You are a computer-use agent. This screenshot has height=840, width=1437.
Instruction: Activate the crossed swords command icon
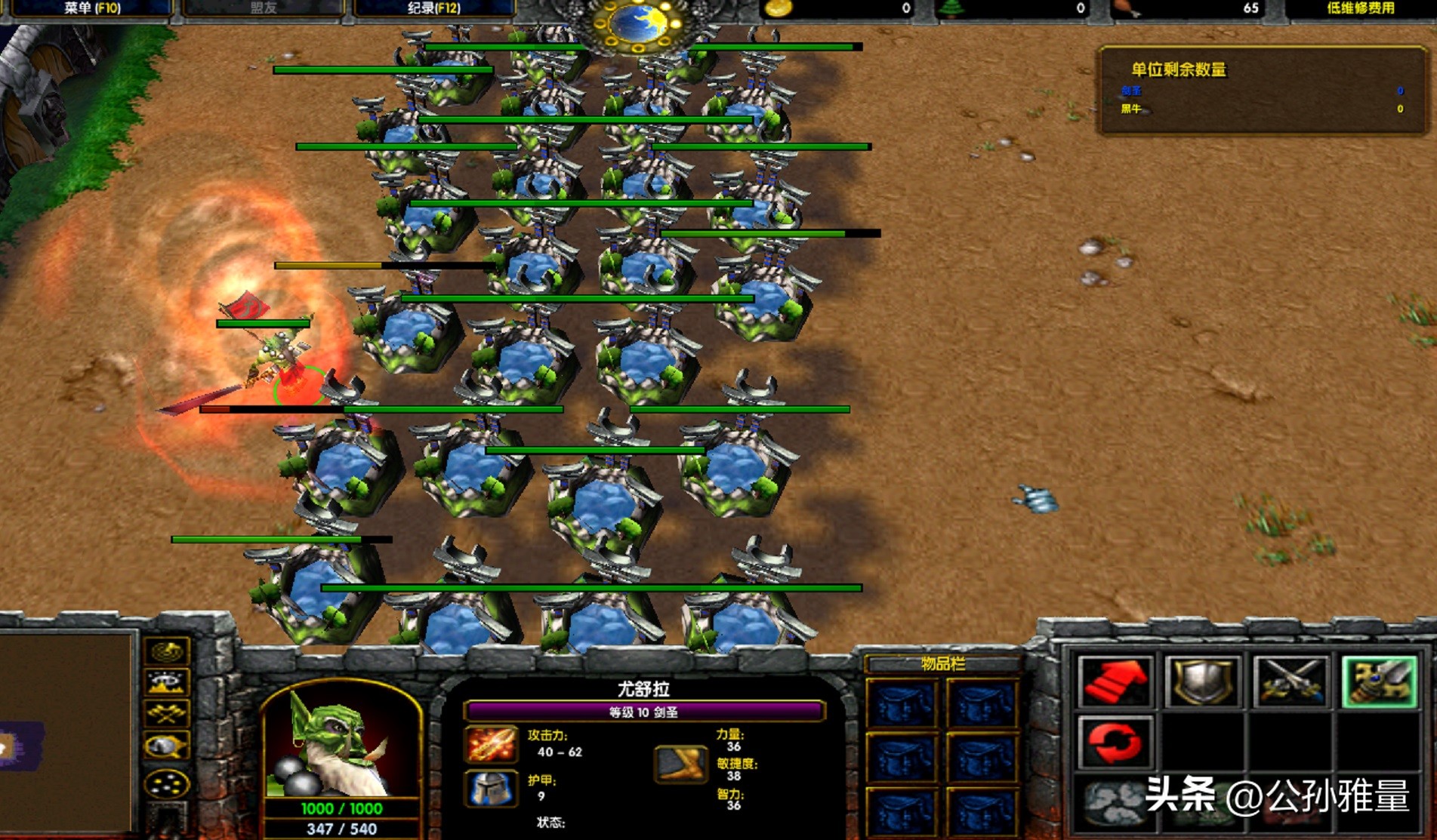click(1290, 682)
